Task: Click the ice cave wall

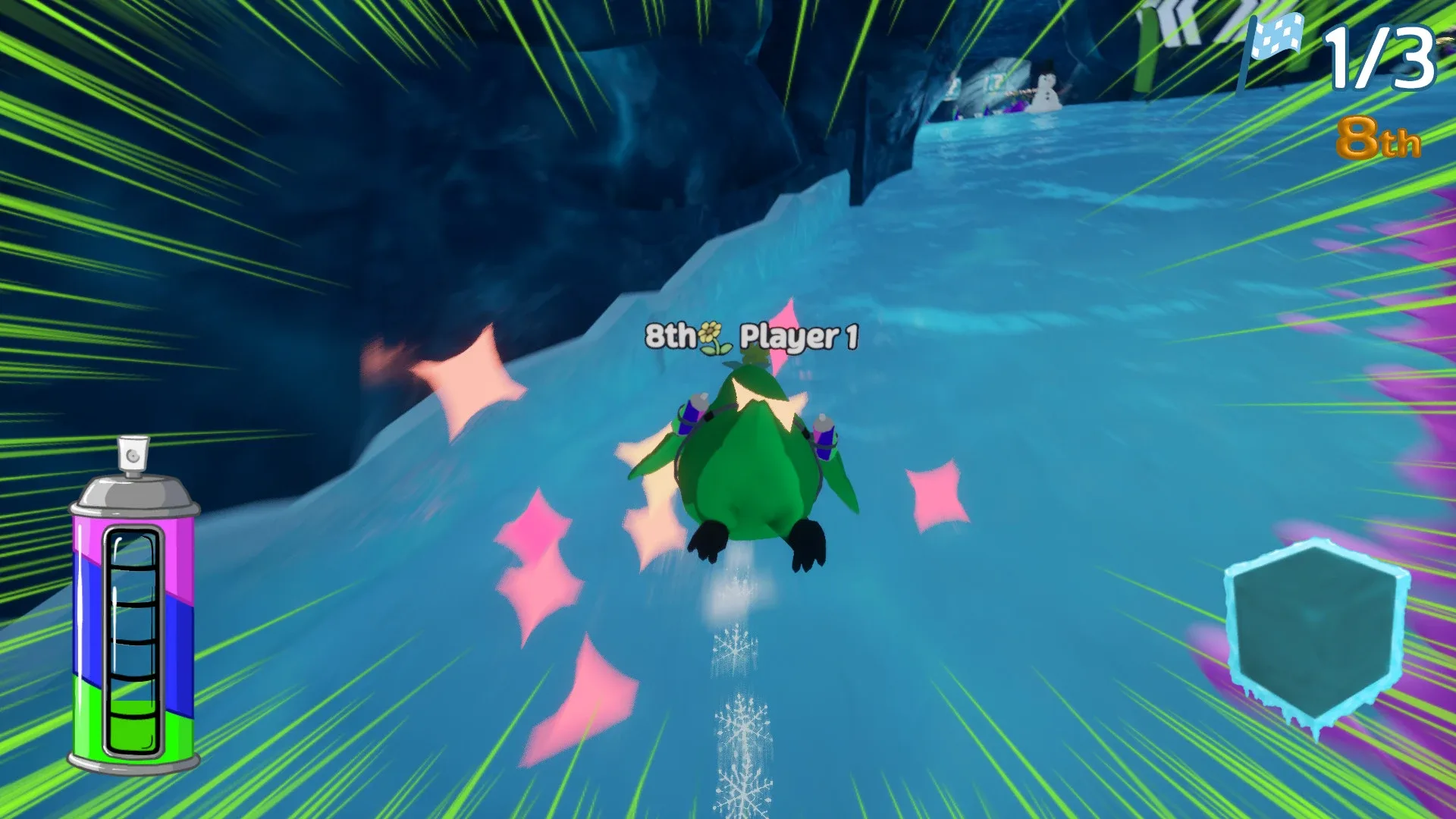Action: [493, 190]
